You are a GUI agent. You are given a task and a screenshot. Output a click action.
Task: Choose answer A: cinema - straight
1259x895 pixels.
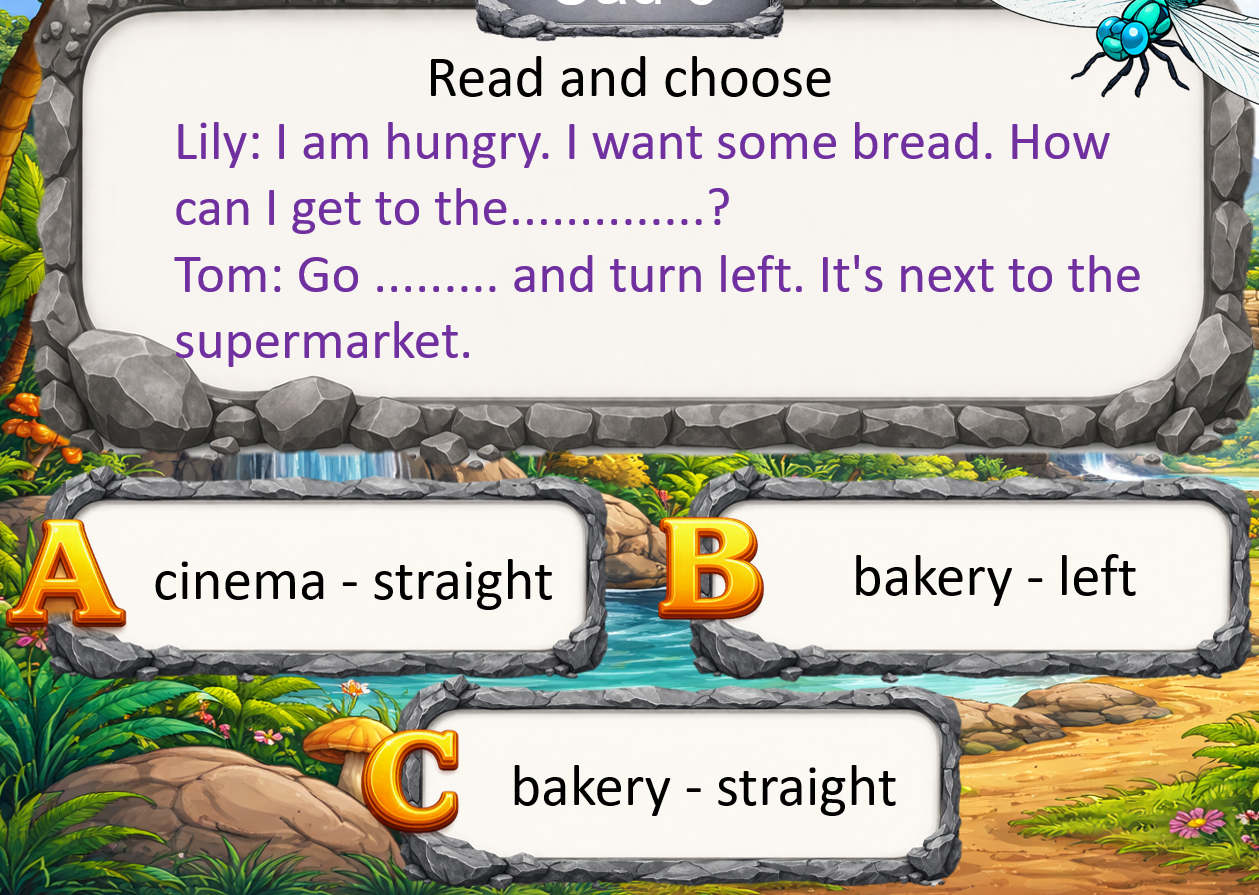(x=352, y=580)
